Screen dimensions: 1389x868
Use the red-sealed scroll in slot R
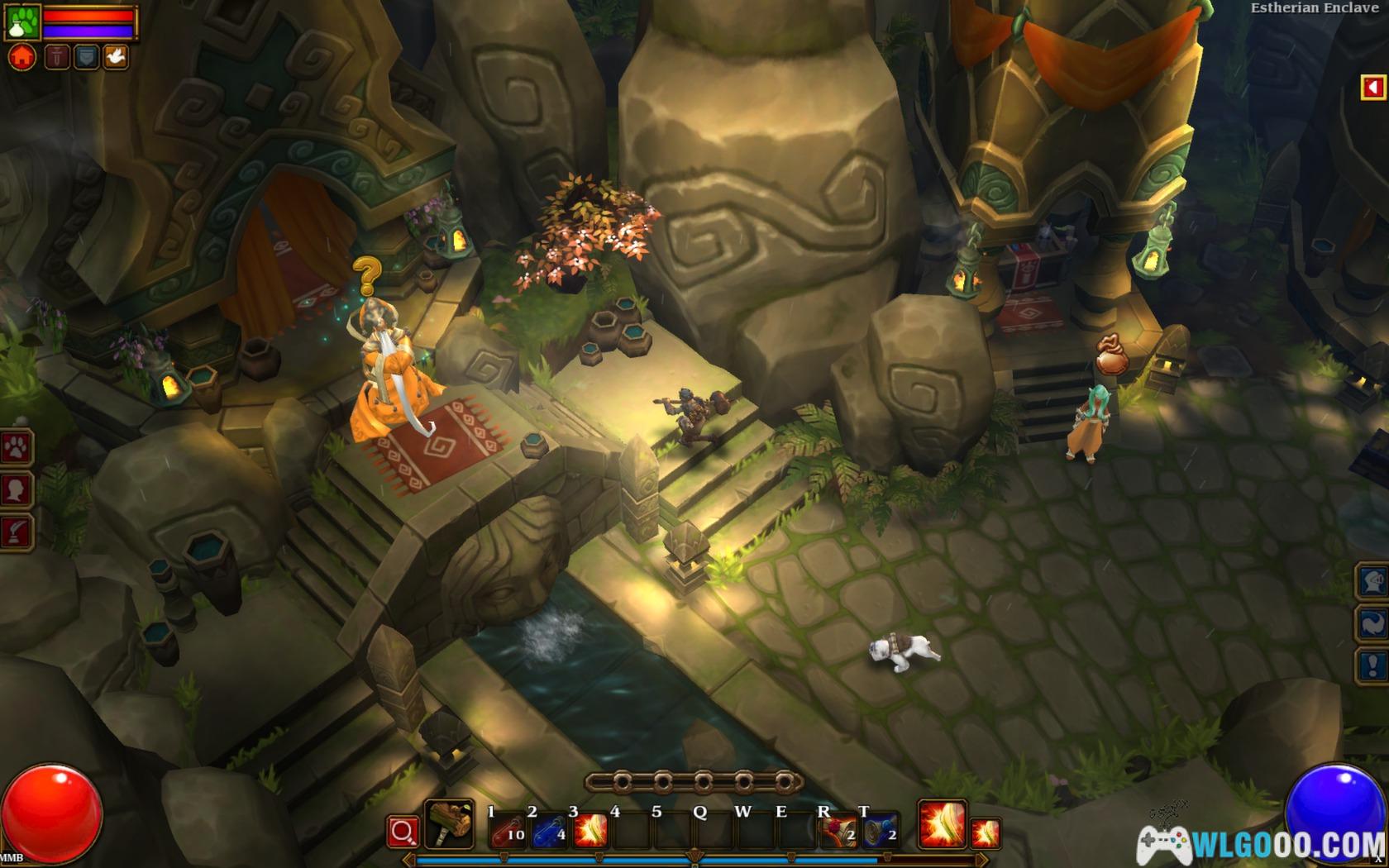tap(838, 830)
